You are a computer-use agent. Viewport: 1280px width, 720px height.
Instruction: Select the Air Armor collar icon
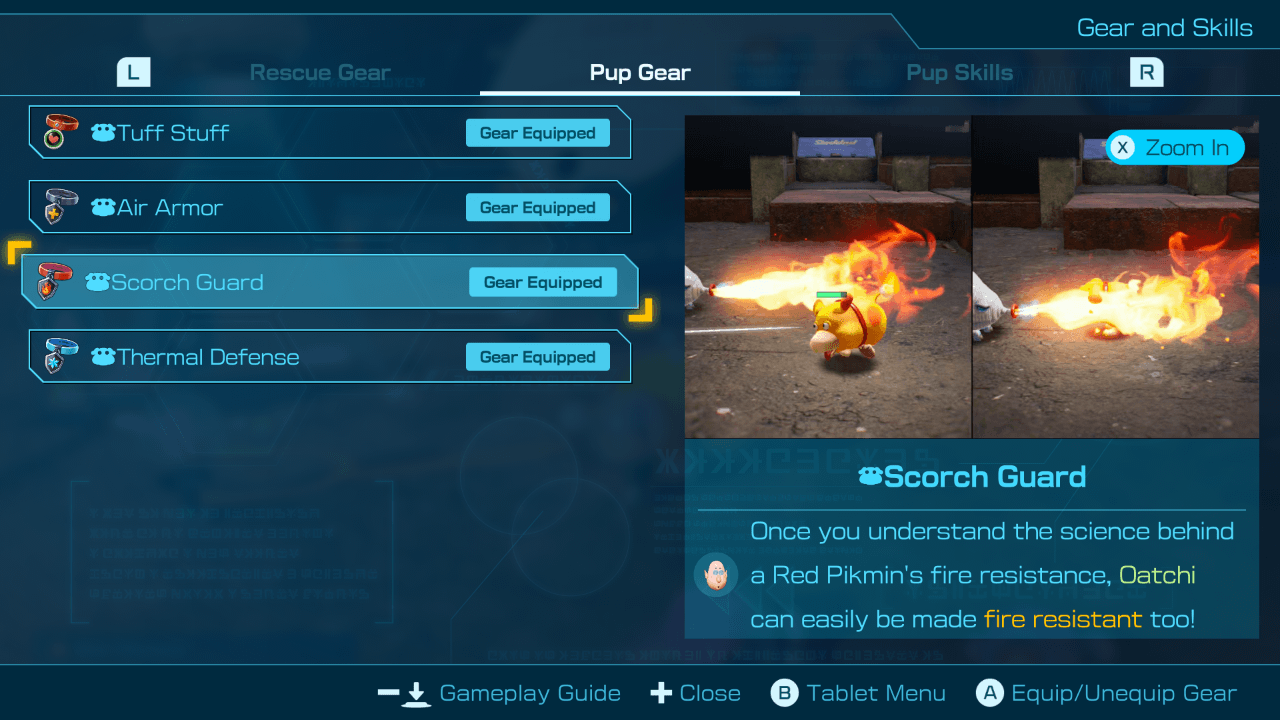[x=56, y=207]
